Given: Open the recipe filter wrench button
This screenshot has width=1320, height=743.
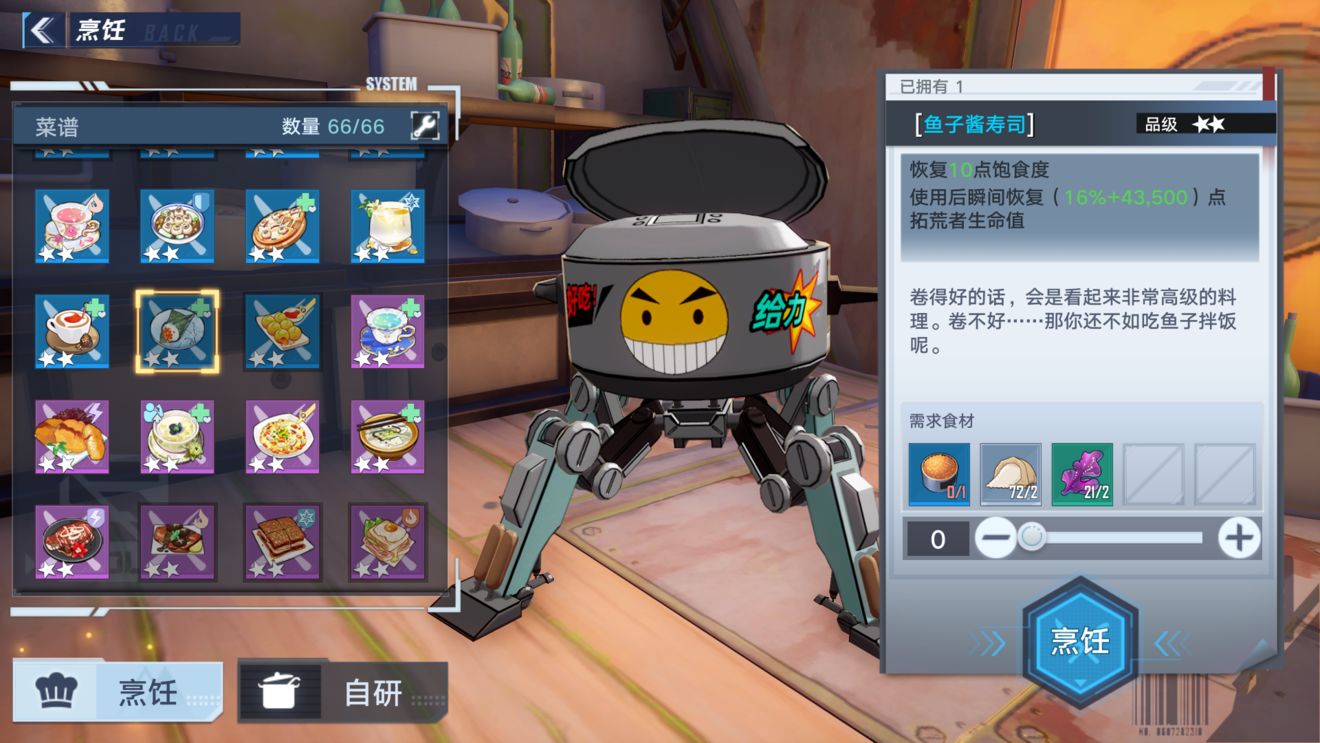Looking at the screenshot, I should point(424,126).
